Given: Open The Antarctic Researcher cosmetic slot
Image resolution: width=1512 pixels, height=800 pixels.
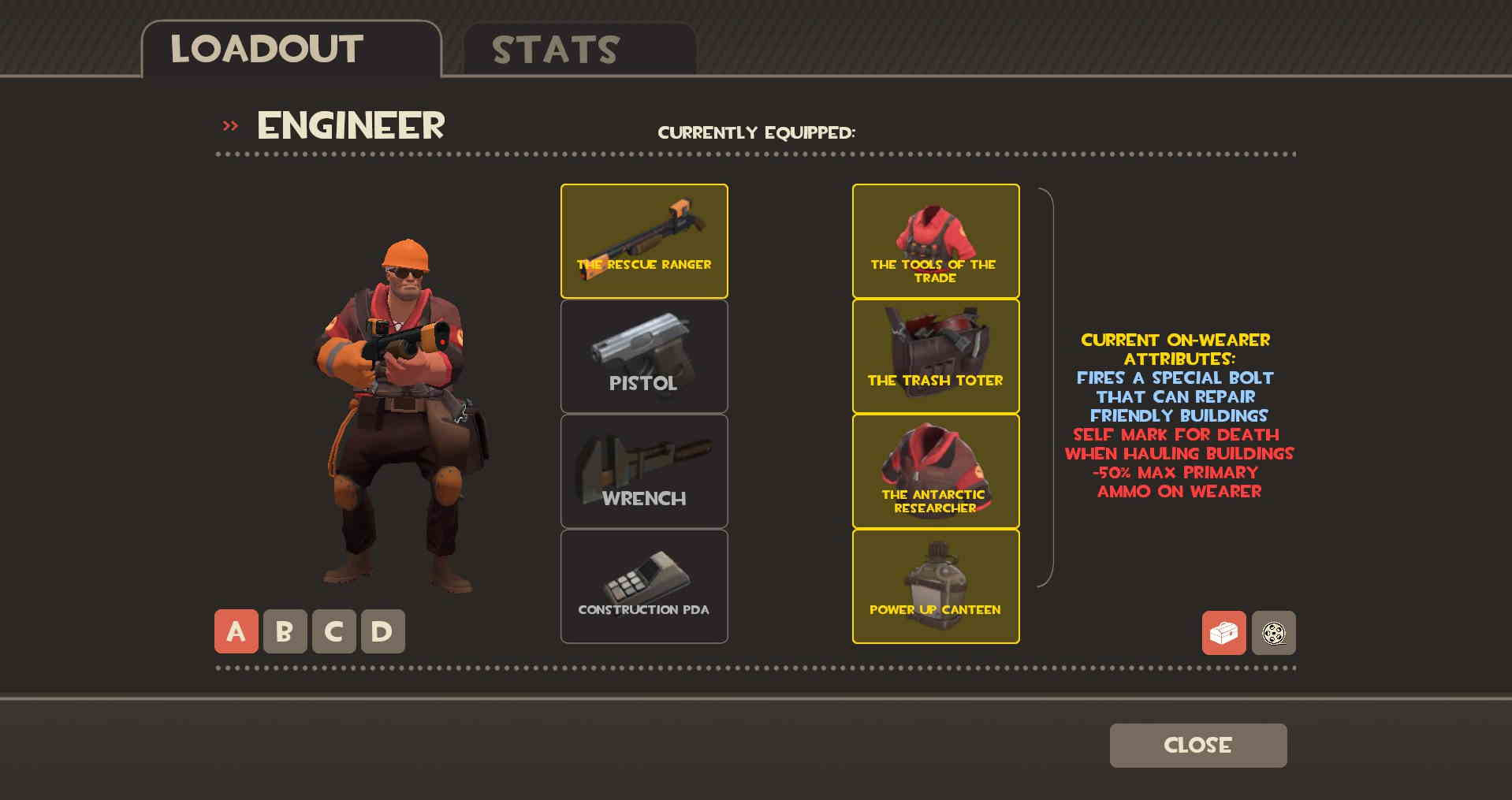Looking at the screenshot, I should click(x=935, y=471).
